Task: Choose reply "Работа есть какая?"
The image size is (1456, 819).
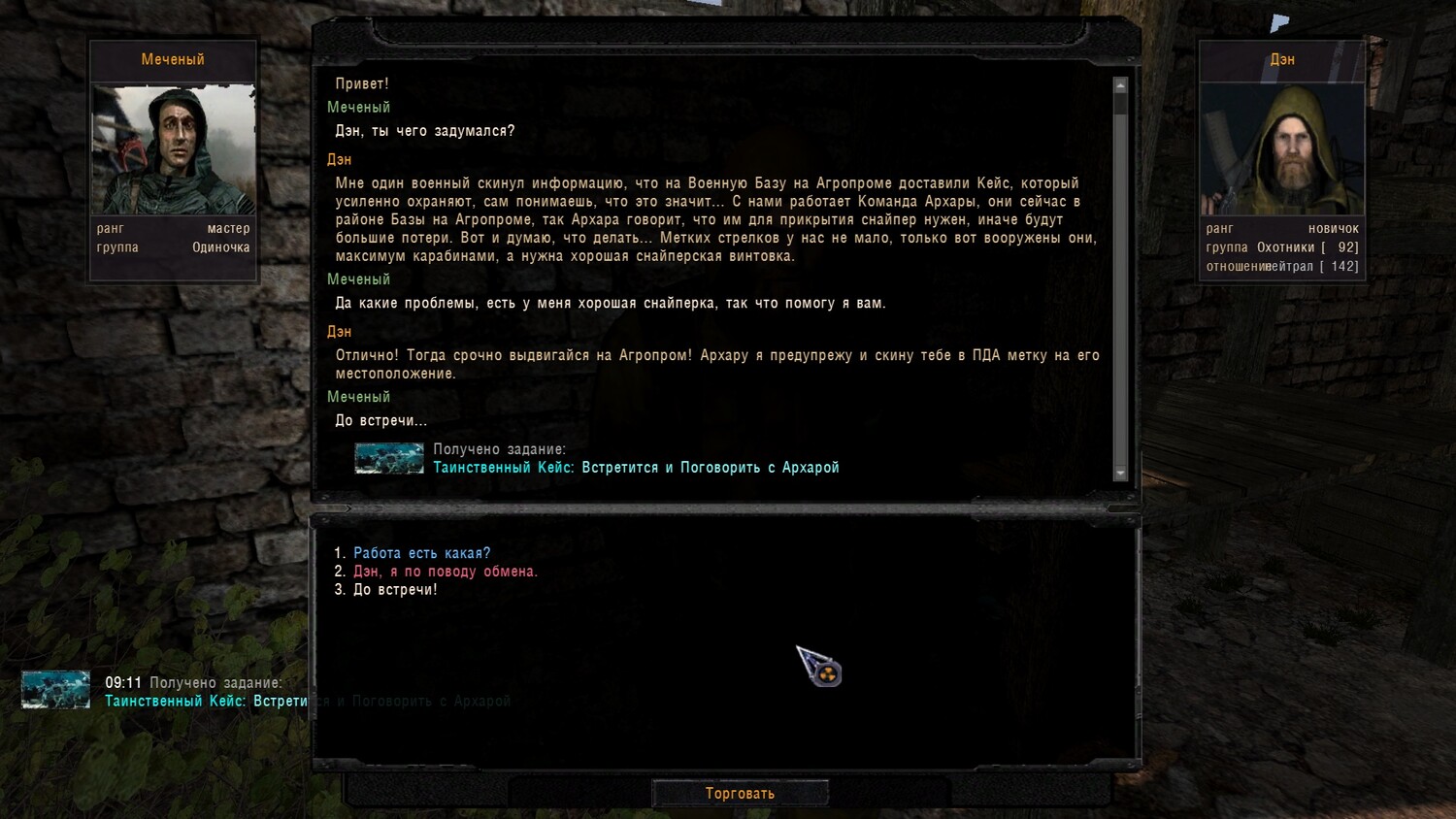Action: click(421, 553)
